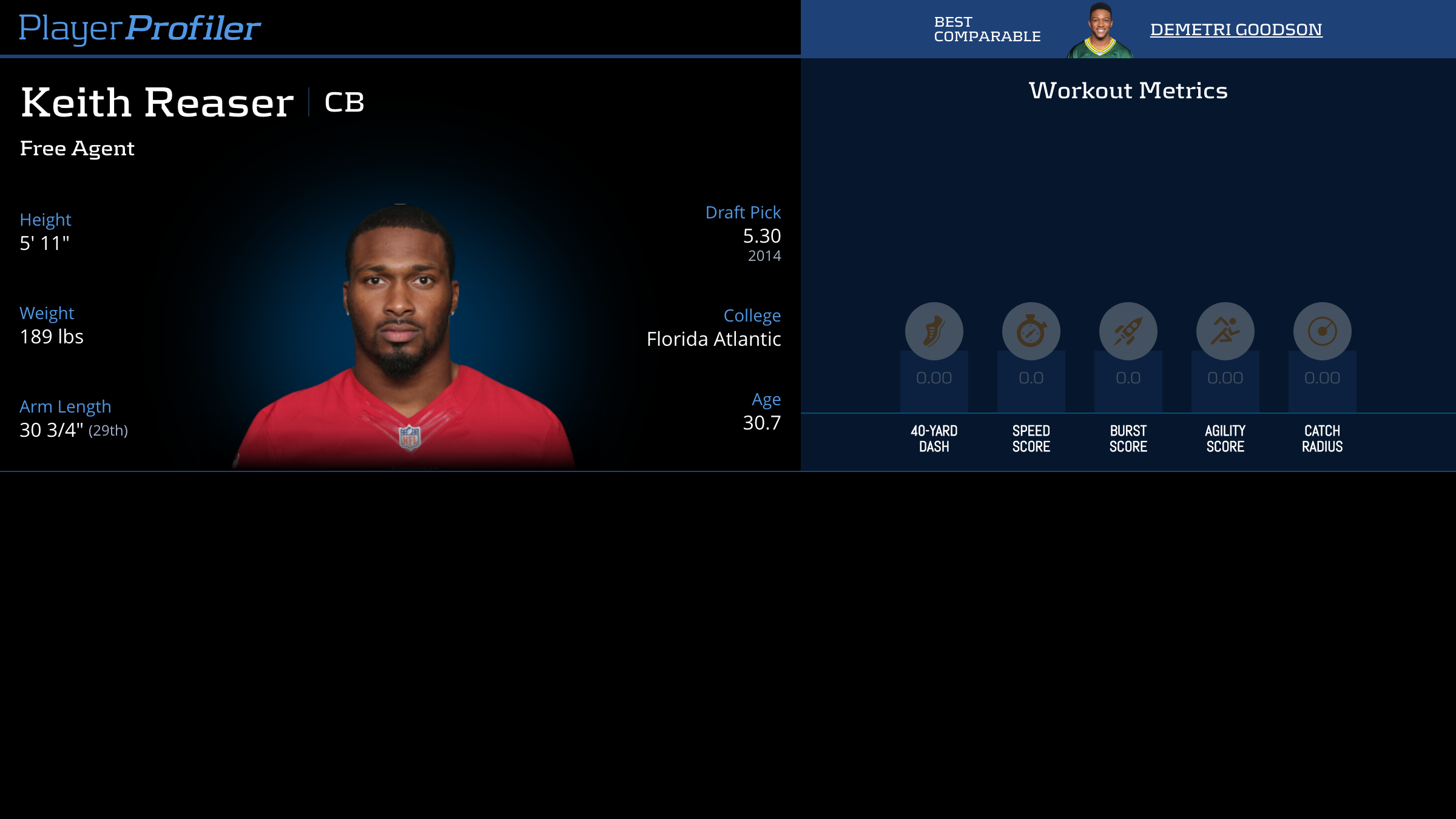This screenshot has width=1456, height=819.
Task: Open Demetri Goodson's comparable player link
Action: click(1236, 30)
